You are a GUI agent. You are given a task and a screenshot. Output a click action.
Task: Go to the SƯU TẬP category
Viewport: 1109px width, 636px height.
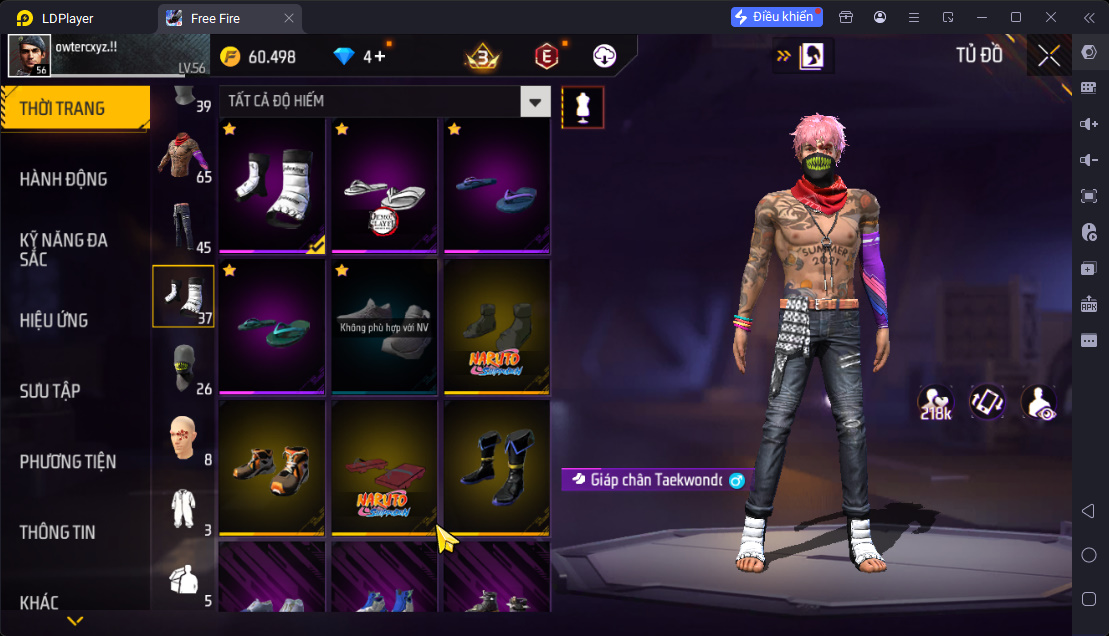pos(50,391)
